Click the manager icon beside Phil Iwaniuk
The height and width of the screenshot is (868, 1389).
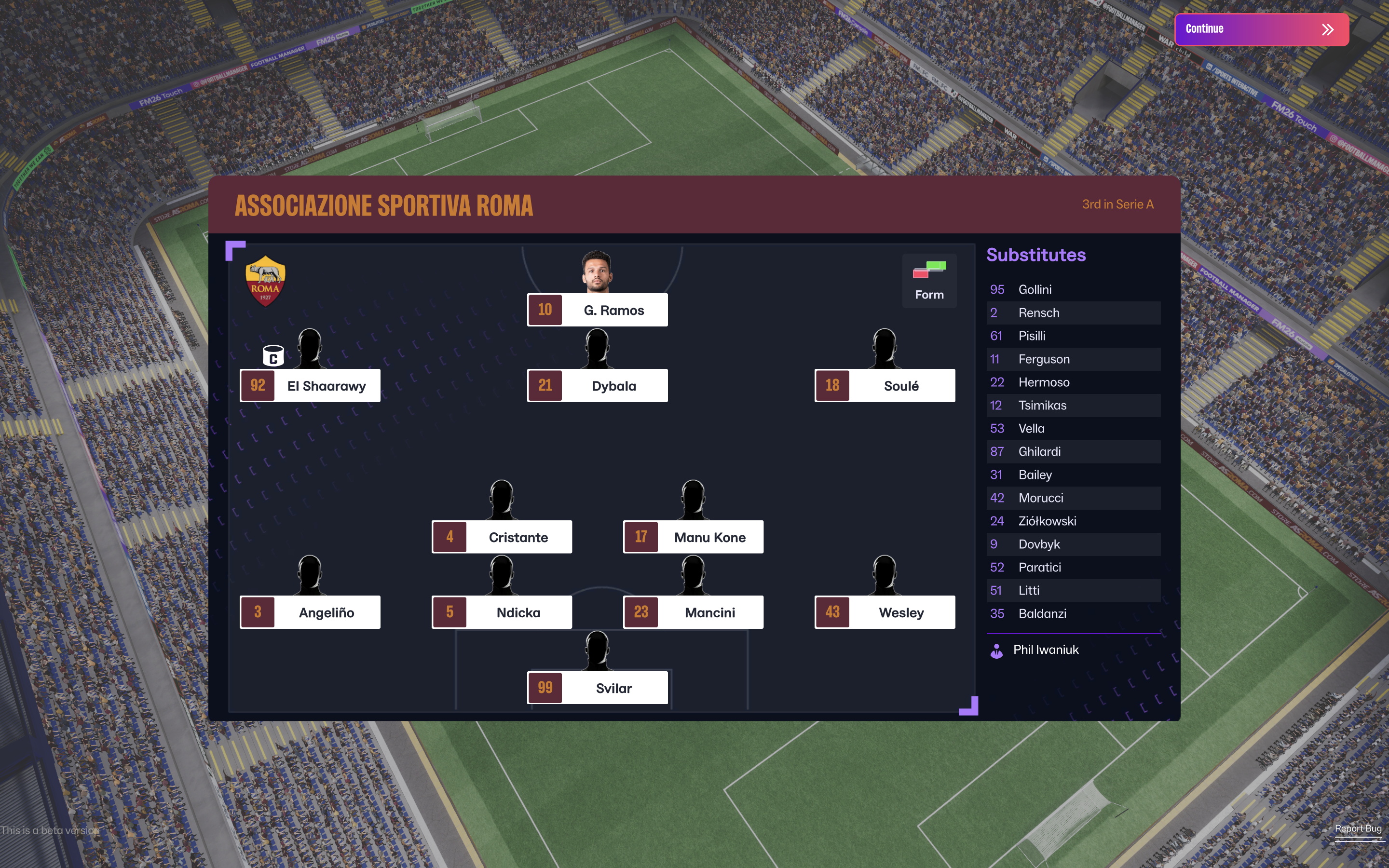[x=996, y=650]
